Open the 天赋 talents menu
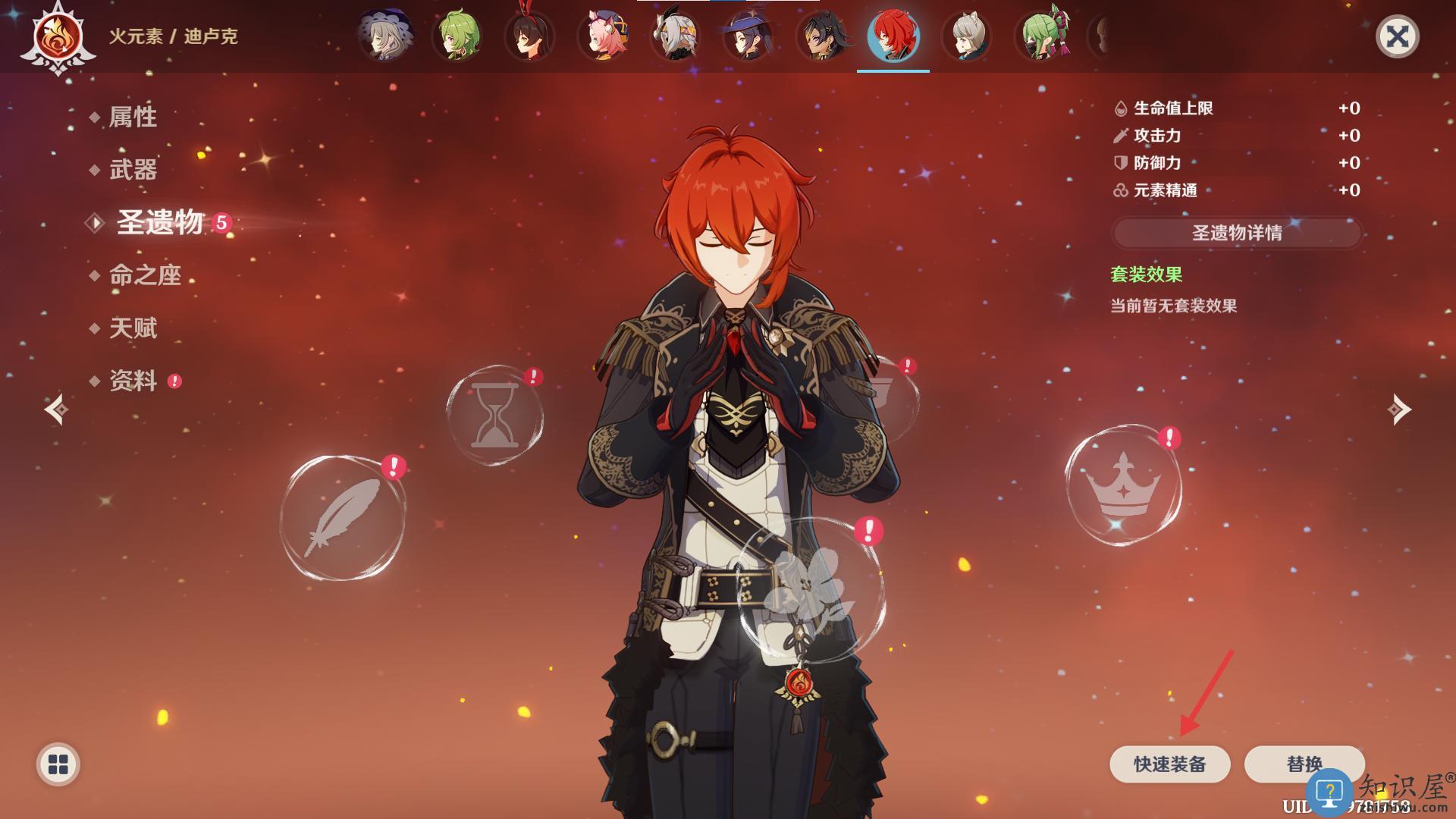The width and height of the screenshot is (1456, 819). tap(133, 328)
